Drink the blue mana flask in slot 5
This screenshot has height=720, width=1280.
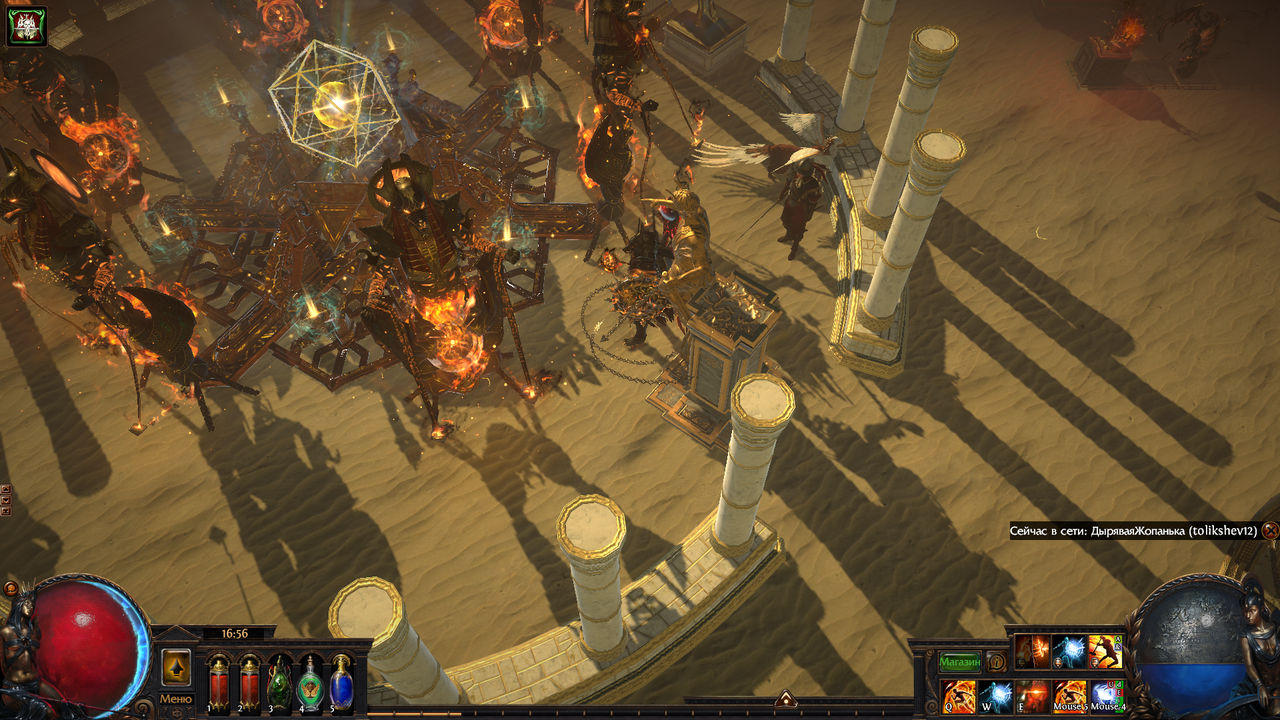(x=341, y=681)
